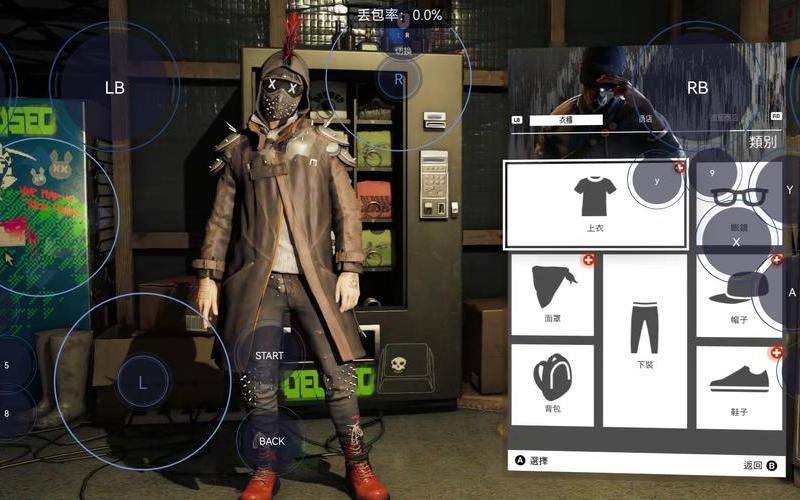Tap the START virtual overlay button

click(270, 356)
